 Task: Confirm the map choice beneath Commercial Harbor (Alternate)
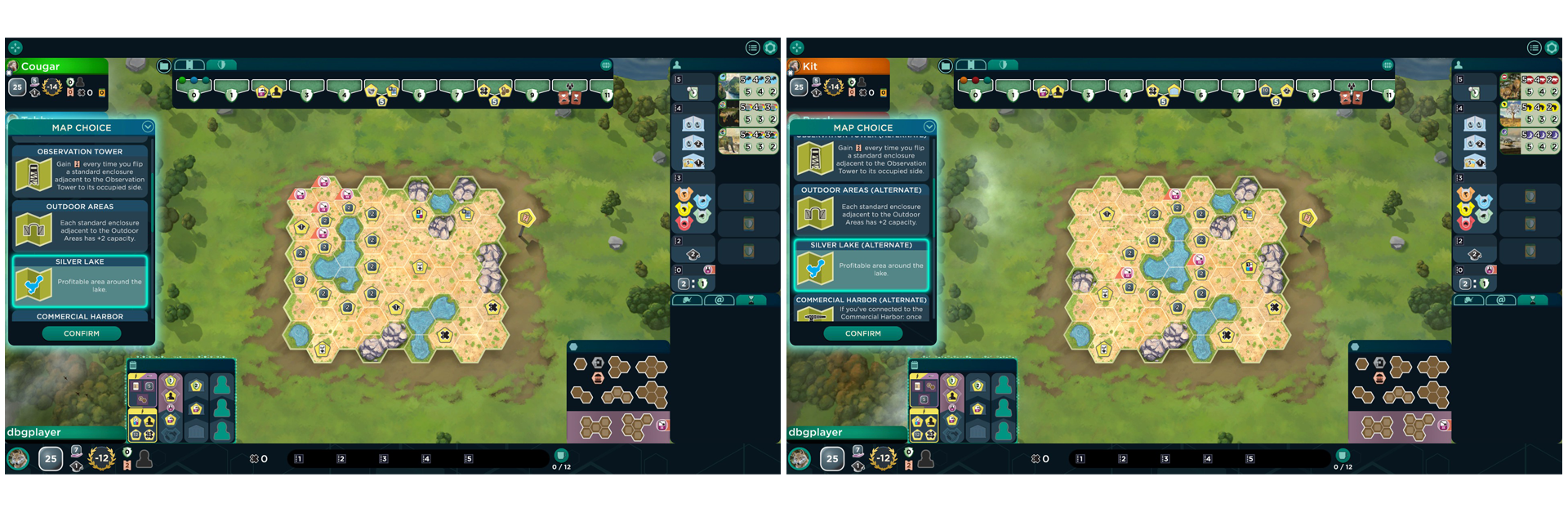pyautogui.click(x=862, y=333)
